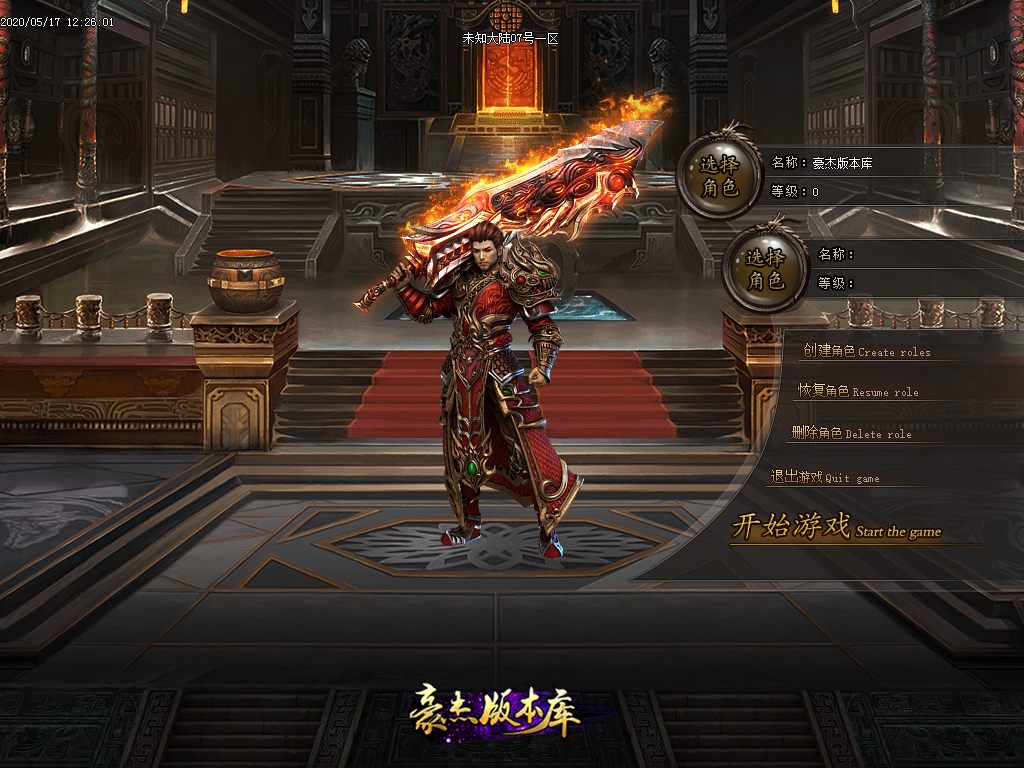Click Delete role option

[851, 433]
